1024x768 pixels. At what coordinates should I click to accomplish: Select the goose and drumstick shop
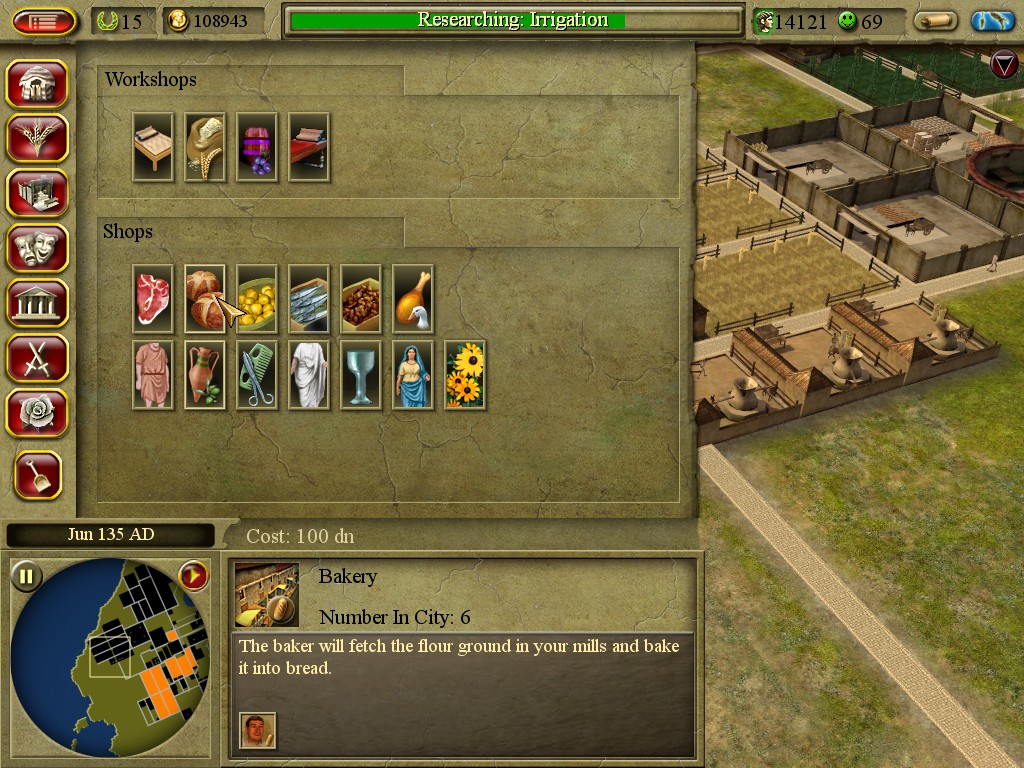(412, 298)
